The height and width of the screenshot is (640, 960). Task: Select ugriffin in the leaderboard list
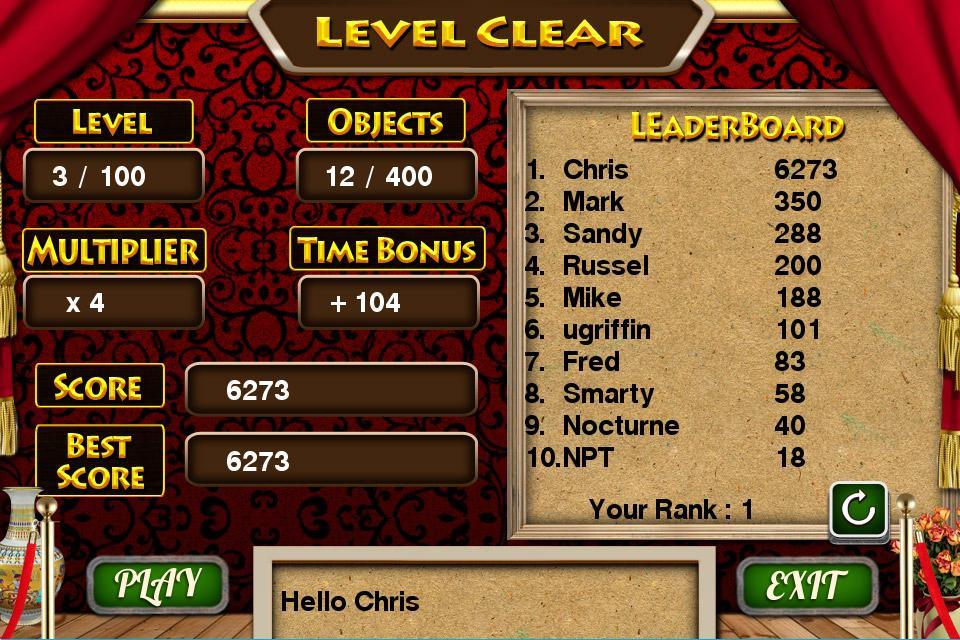pyautogui.click(x=680, y=330)
